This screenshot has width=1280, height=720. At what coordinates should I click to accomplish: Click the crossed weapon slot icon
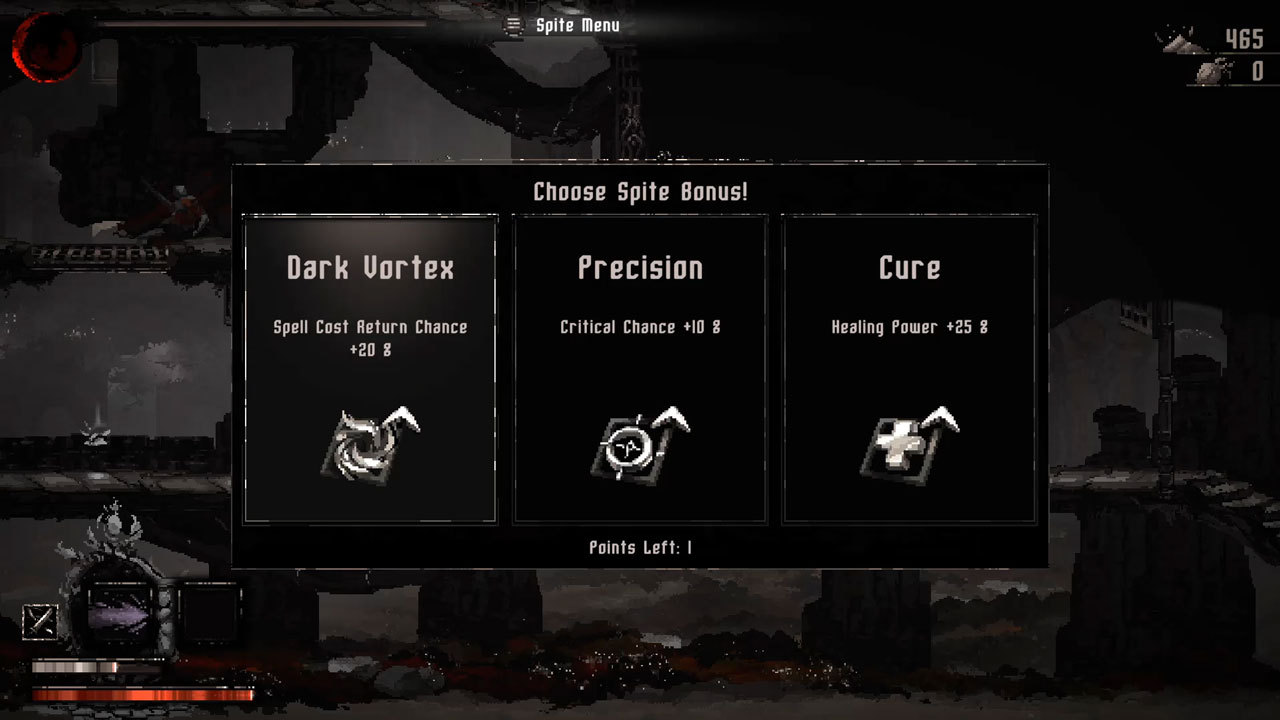(x=40, y=621)
